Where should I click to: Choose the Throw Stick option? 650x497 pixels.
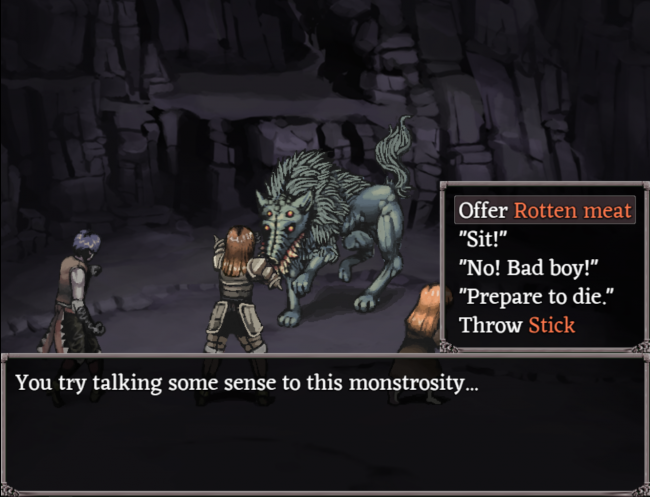pos(516,325)
